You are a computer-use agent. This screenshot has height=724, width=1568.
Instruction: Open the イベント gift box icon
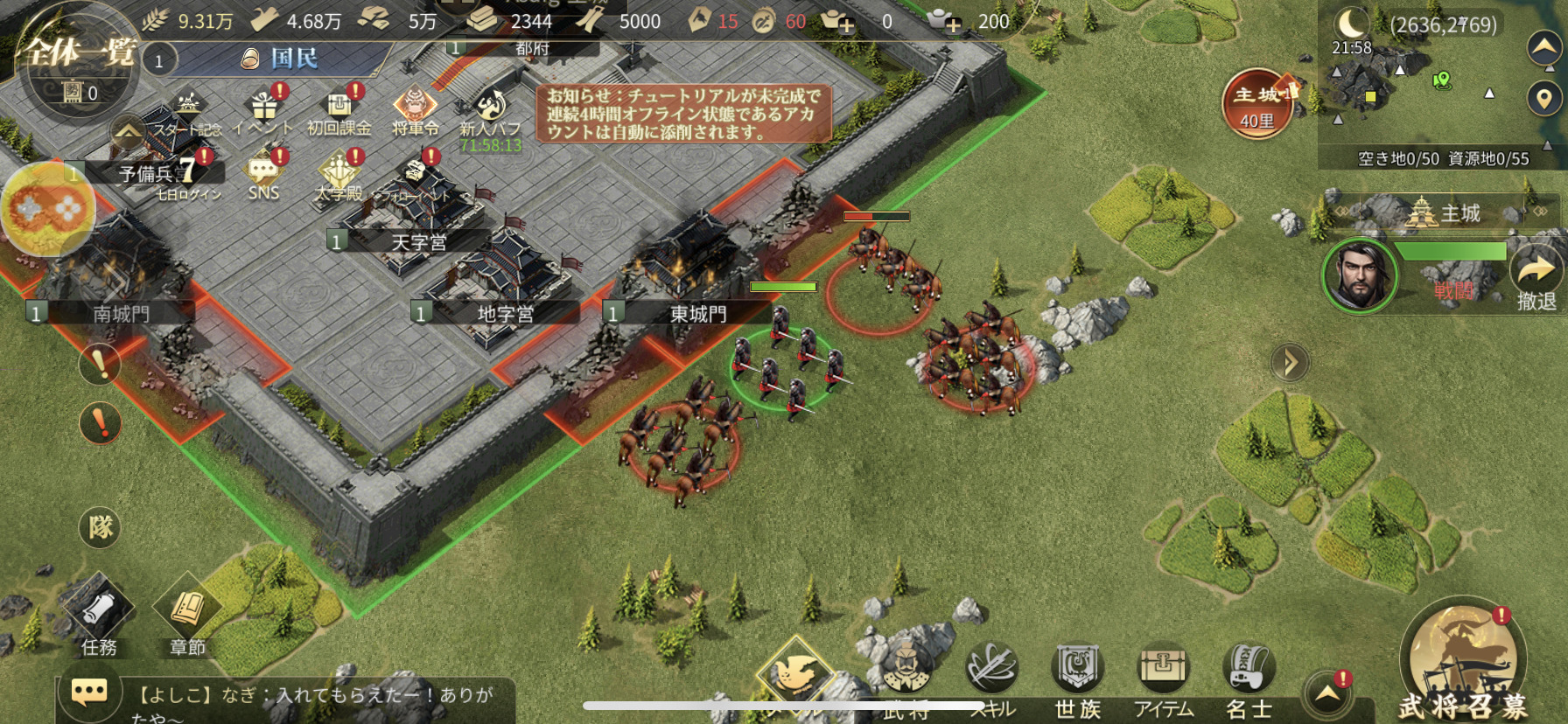263,108
